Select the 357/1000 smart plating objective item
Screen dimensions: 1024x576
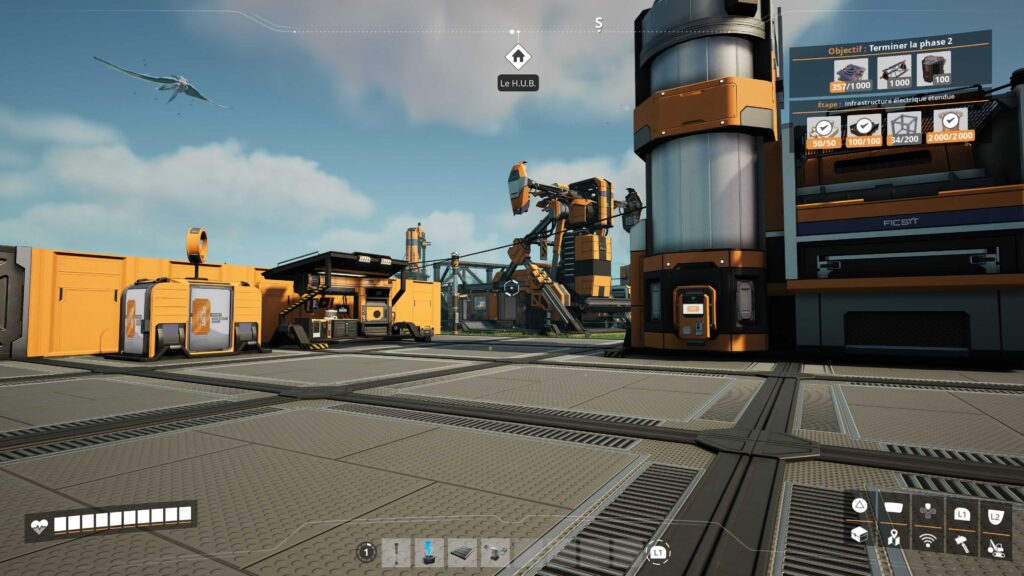[x=851, y=73]
